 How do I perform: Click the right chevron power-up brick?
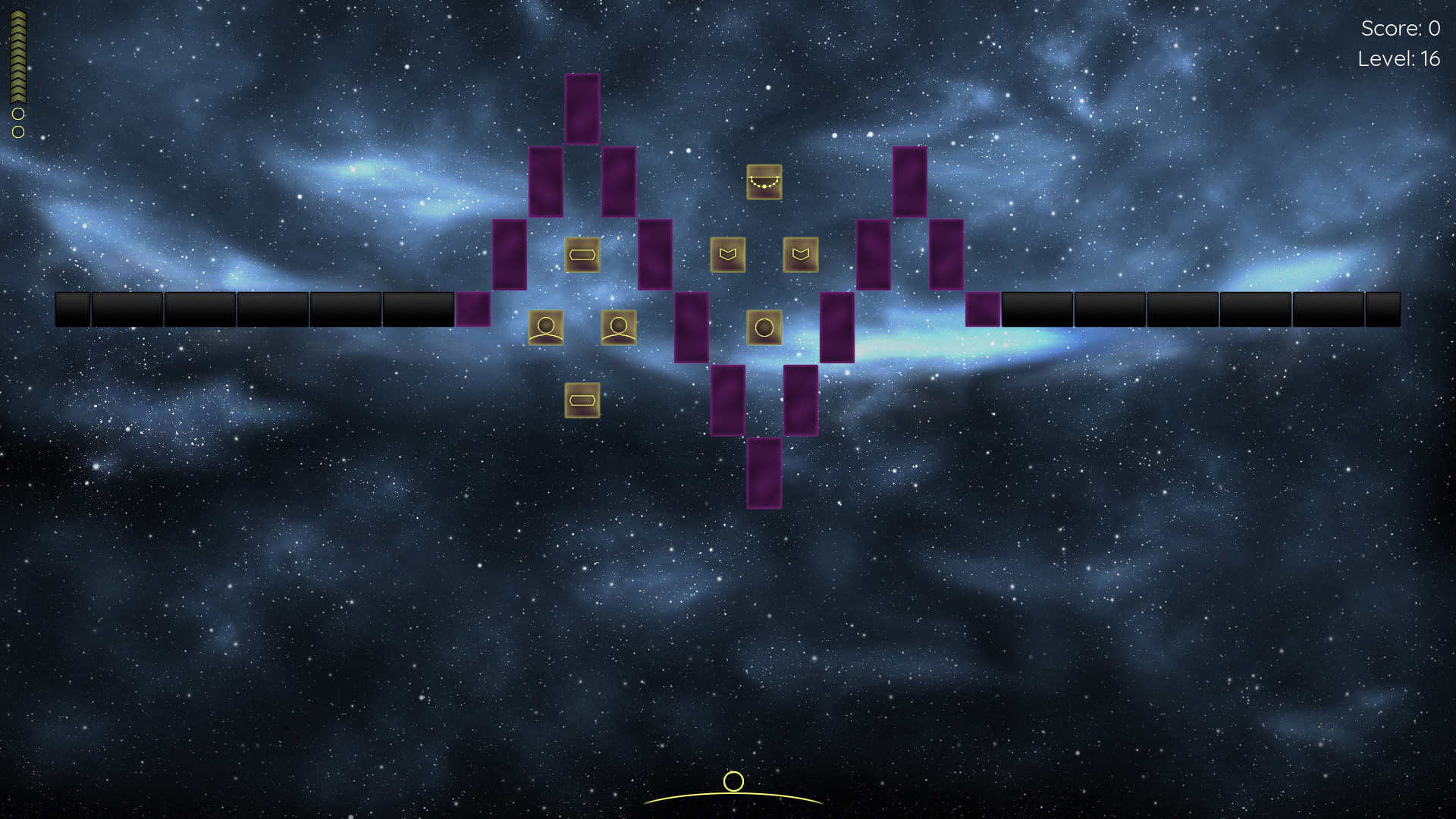802,256
